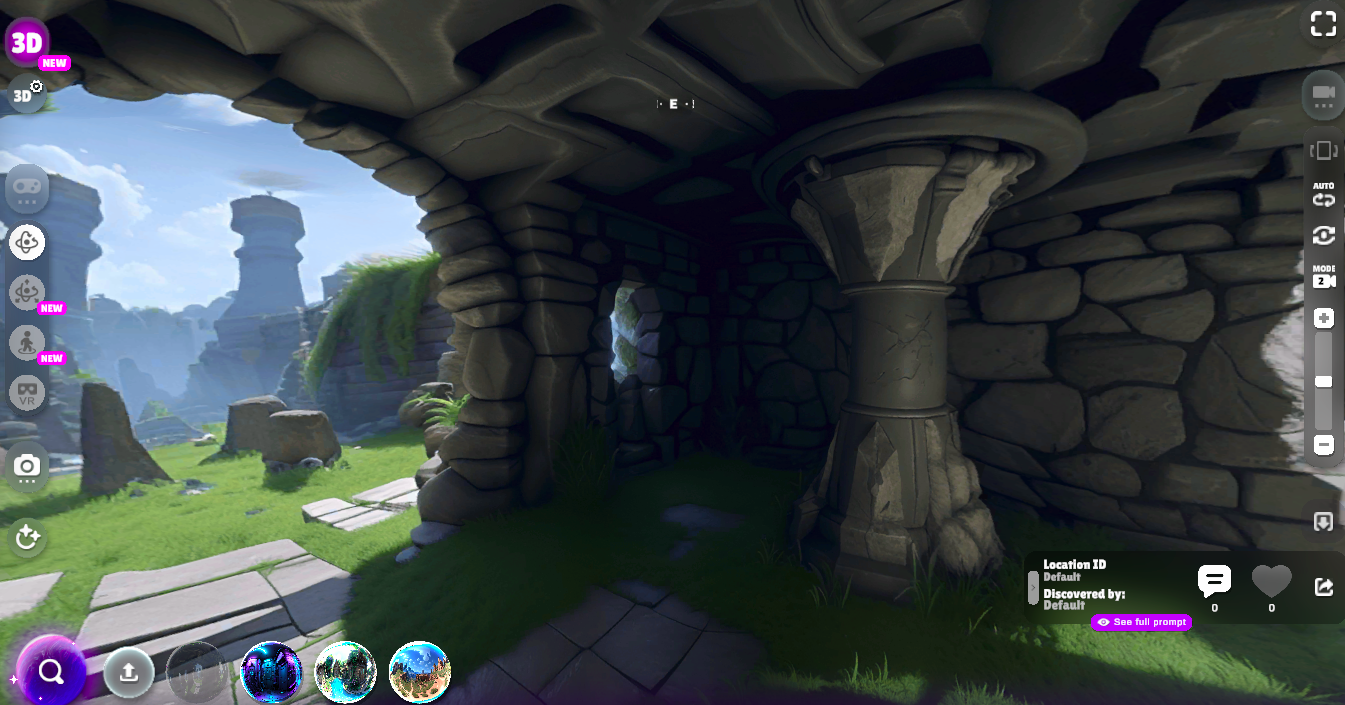
Task: Open the 3D settings gear button
Action: coord(27,95)
